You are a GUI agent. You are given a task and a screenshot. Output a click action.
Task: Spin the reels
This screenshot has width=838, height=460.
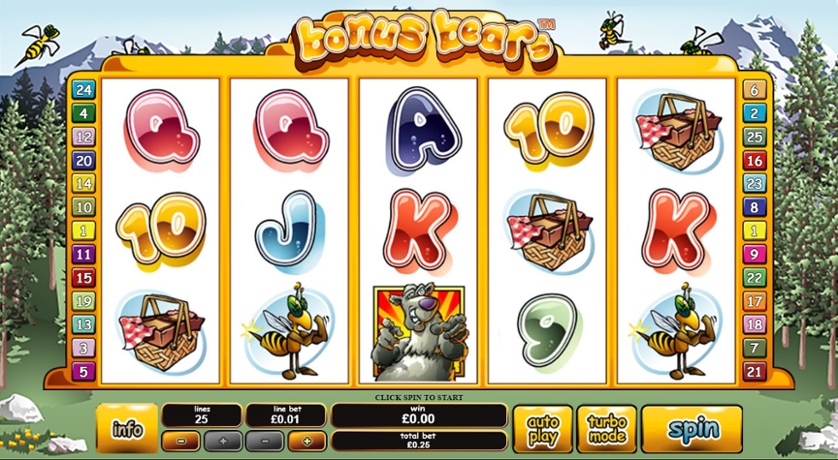(692, 430)
